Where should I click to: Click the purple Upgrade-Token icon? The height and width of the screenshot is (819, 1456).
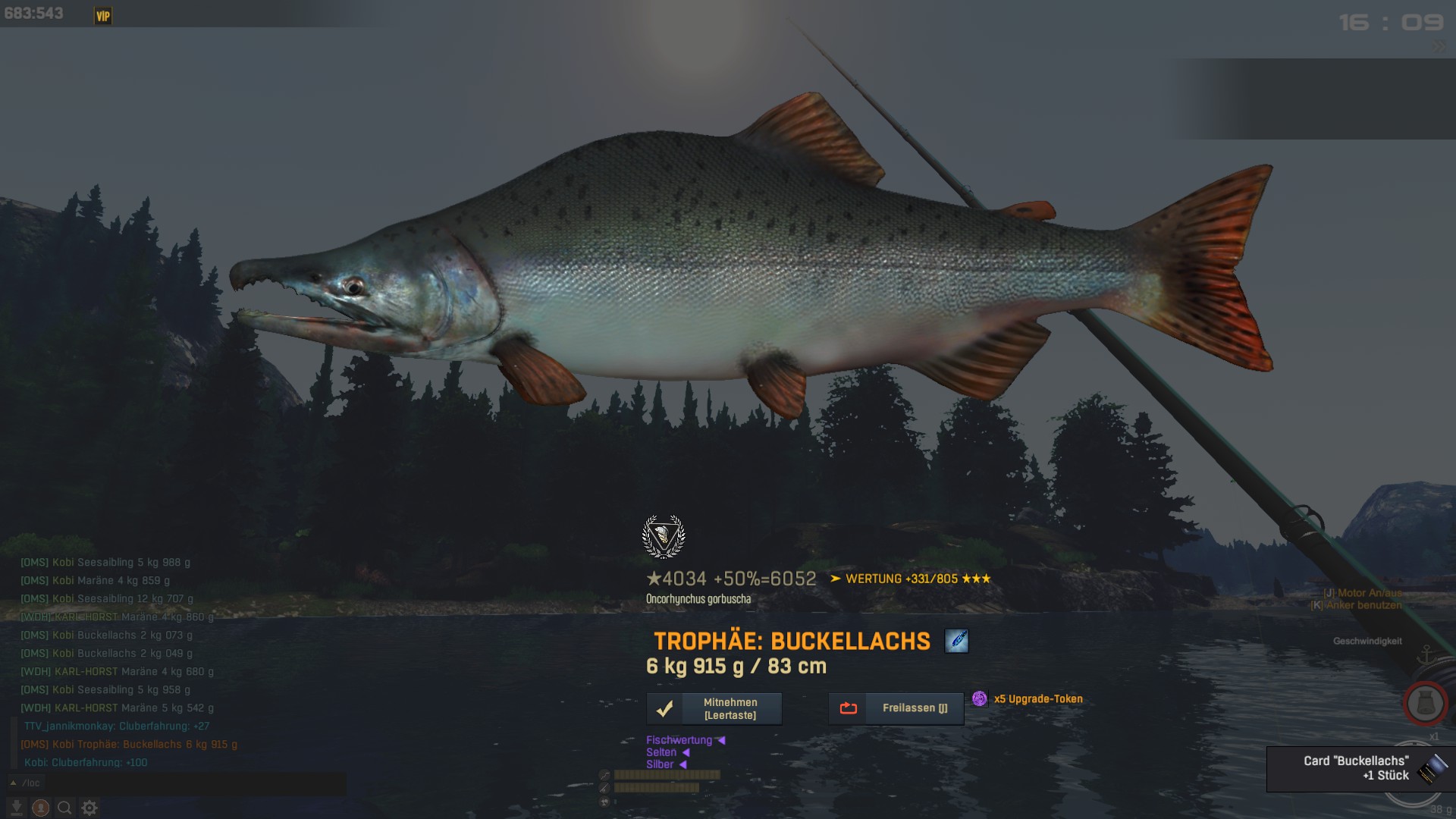(x=980, y=698)
